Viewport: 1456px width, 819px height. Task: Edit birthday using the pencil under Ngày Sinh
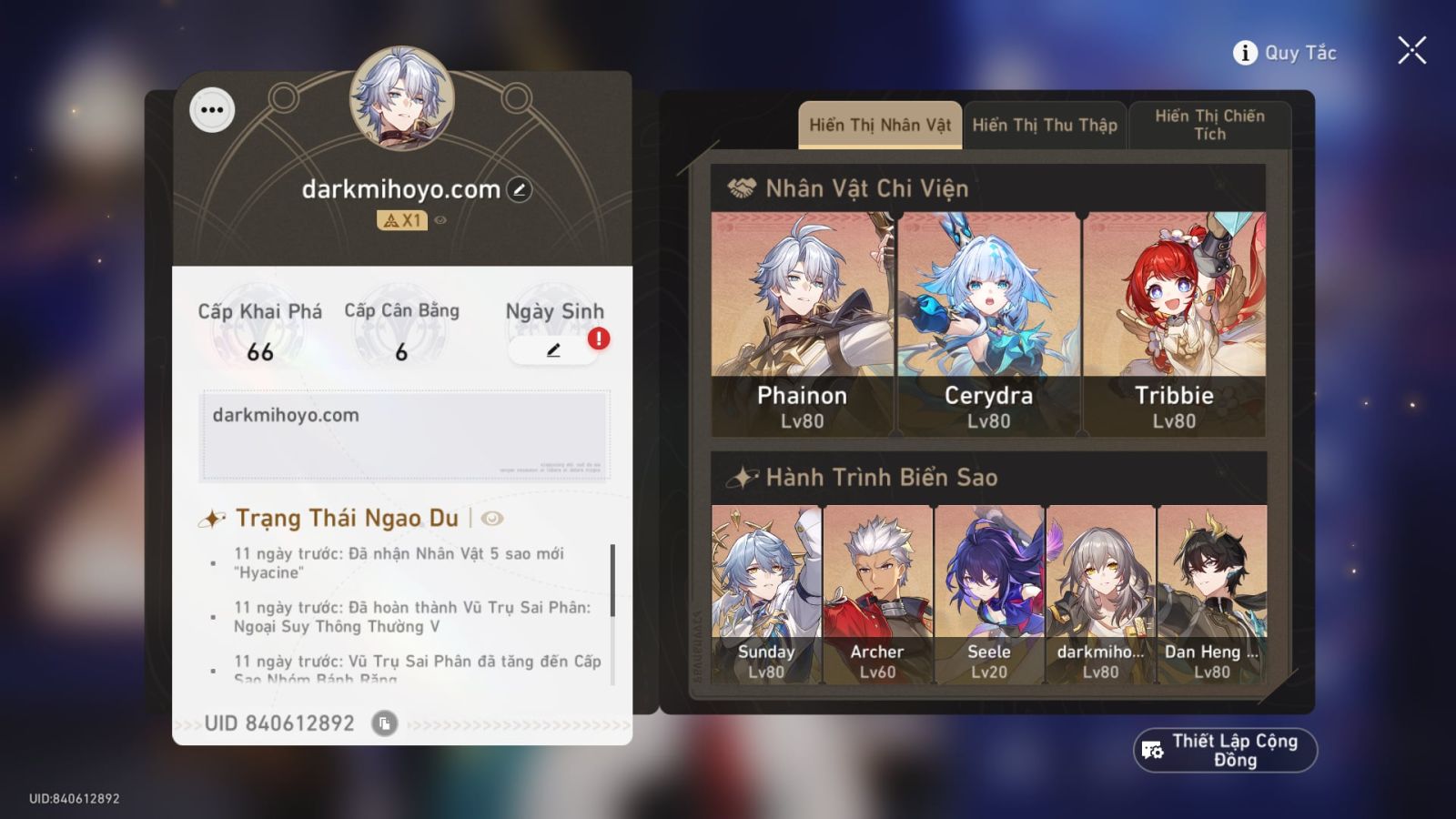tap(553, 350)
